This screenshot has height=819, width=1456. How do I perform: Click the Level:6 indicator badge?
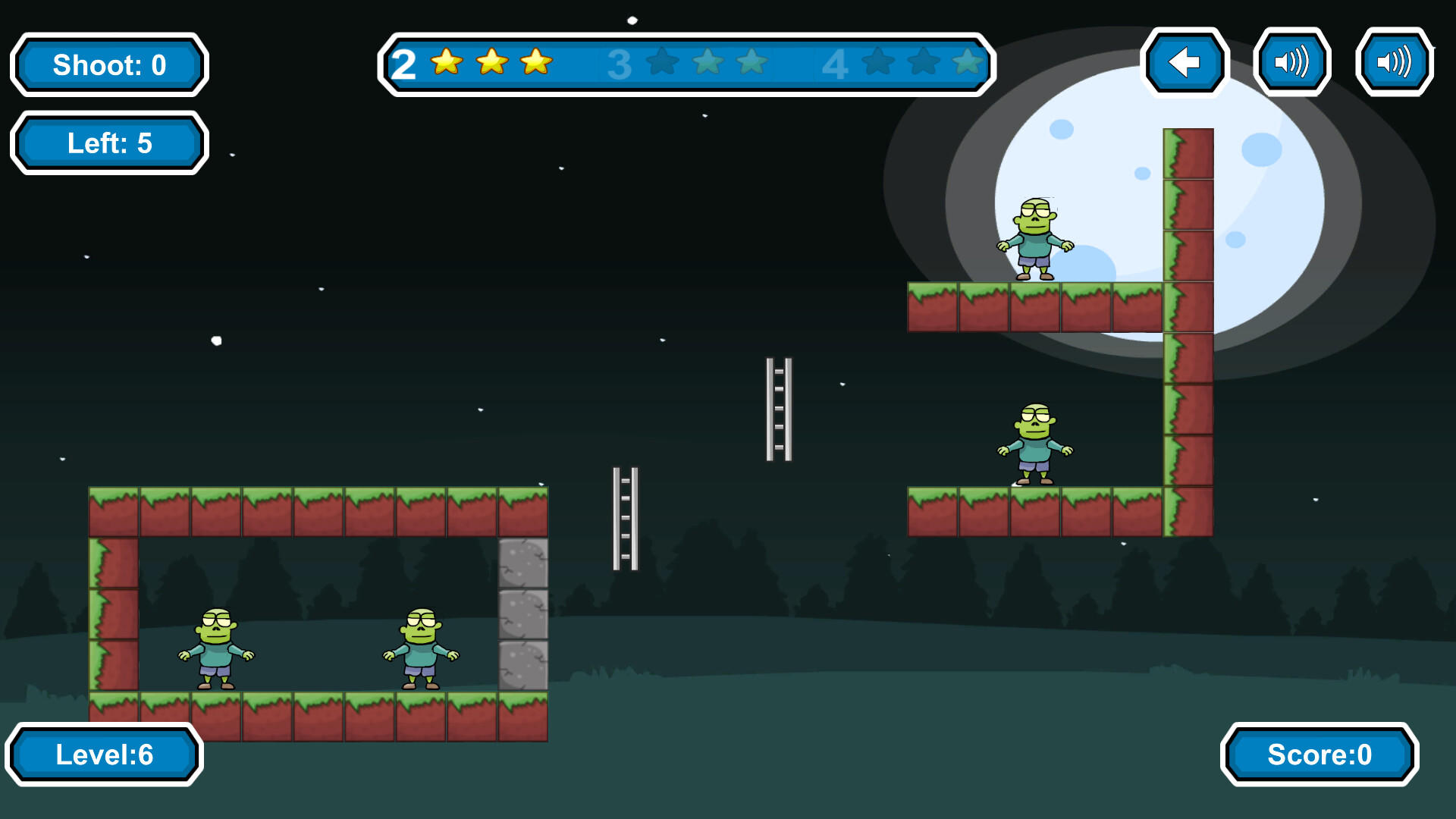(x=106, y=755)
